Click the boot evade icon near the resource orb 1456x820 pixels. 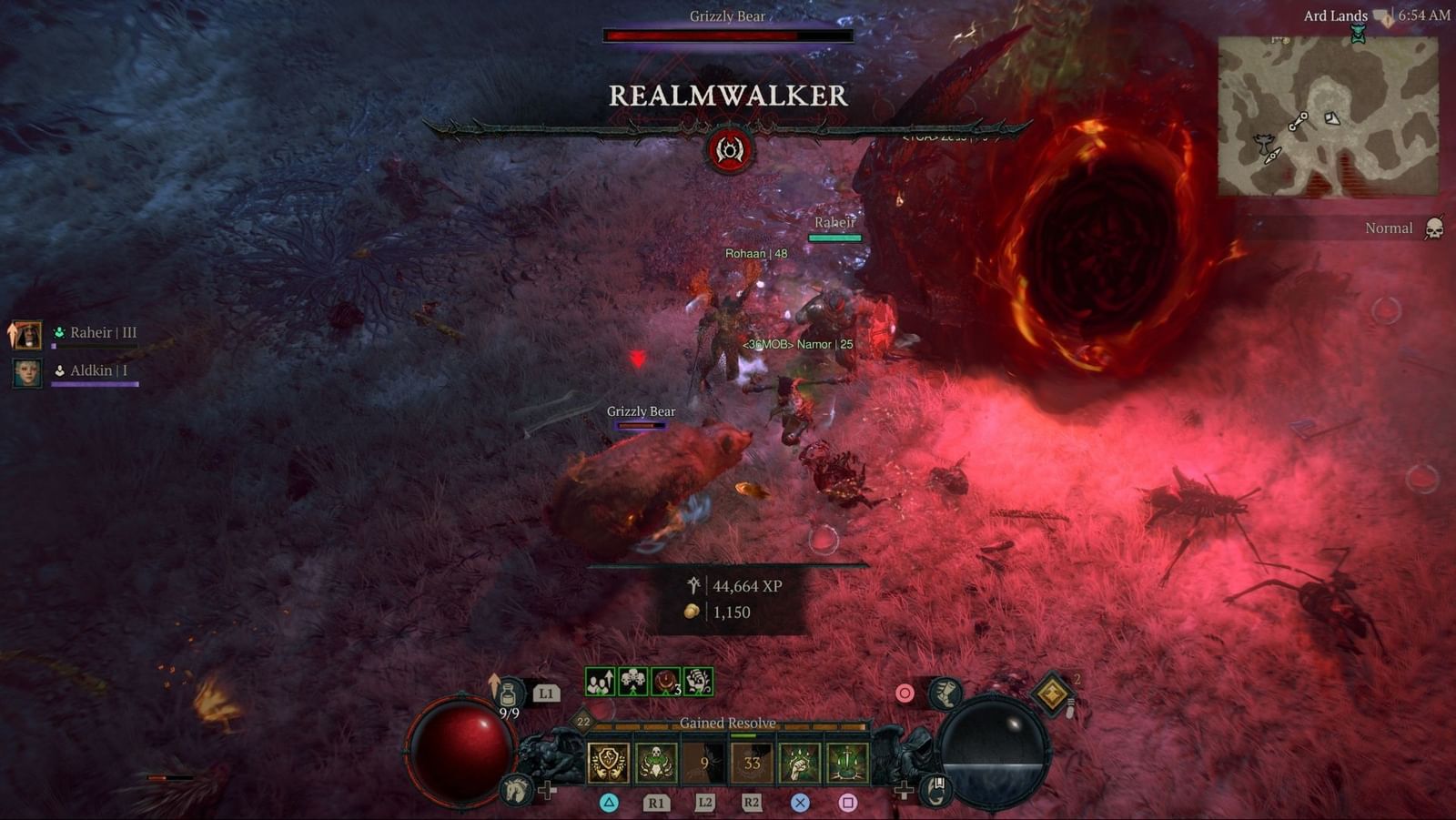(x=945, y=694)
